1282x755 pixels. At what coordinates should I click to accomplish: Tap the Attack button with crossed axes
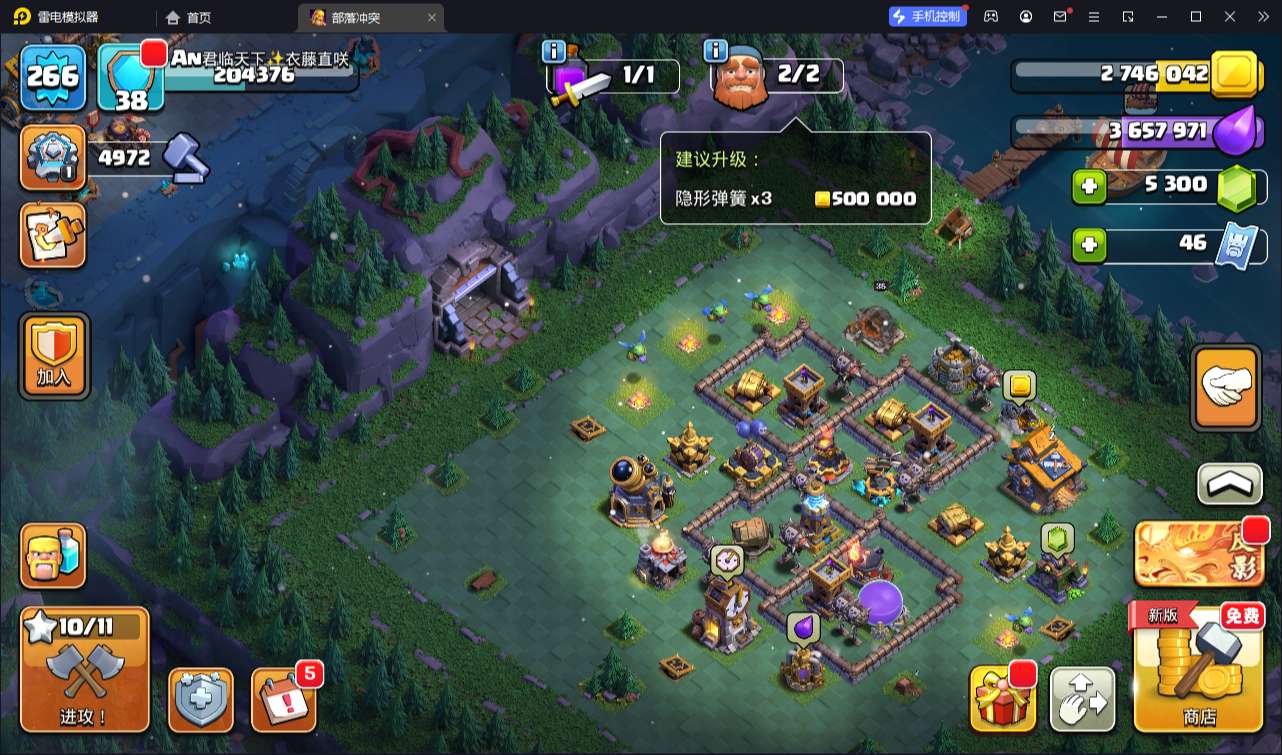point(85,669)
